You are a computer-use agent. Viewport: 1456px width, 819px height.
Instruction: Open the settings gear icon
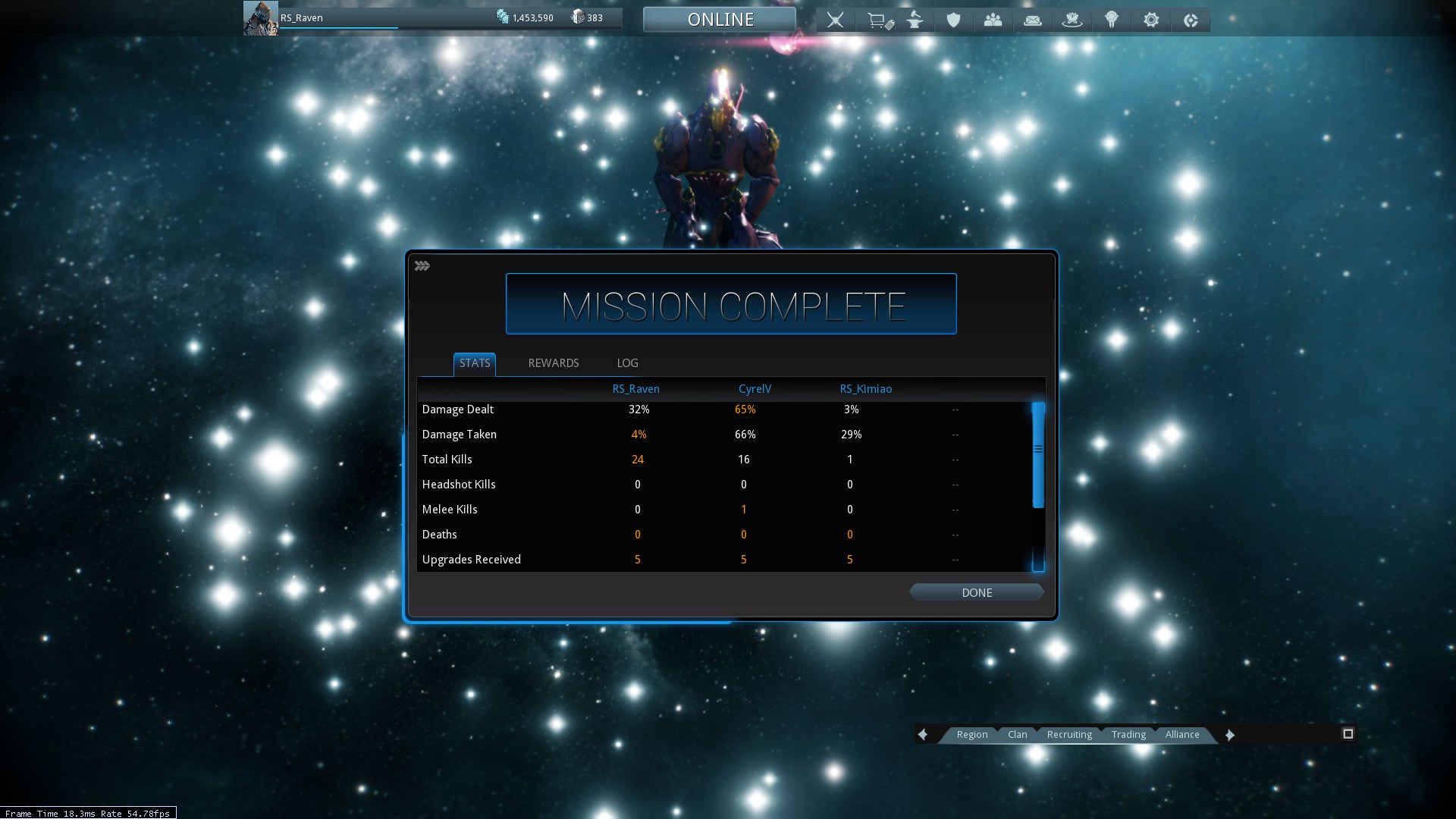1151,20
